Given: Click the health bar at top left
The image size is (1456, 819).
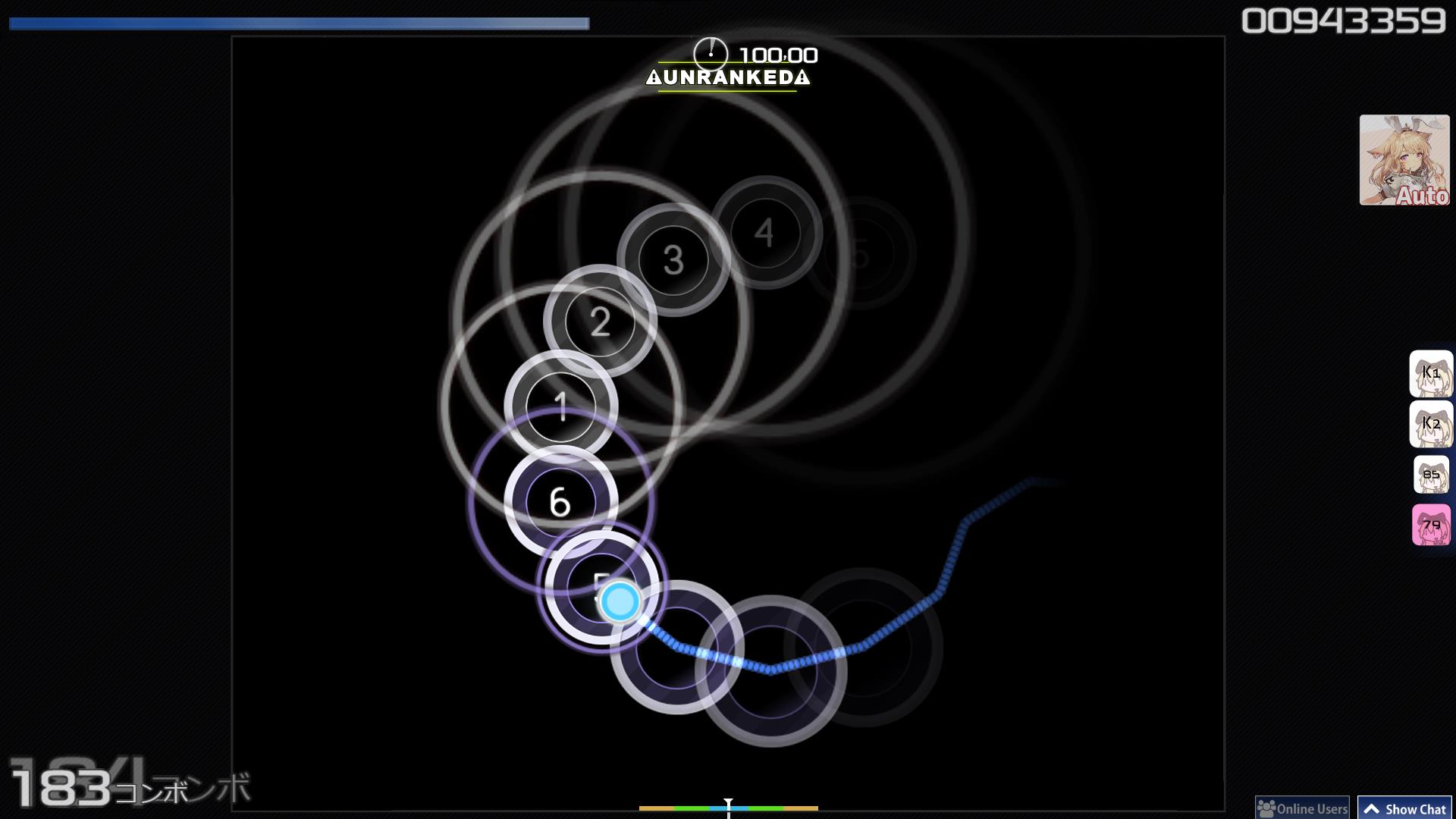Looking at the screenshot, I should 296,22.
